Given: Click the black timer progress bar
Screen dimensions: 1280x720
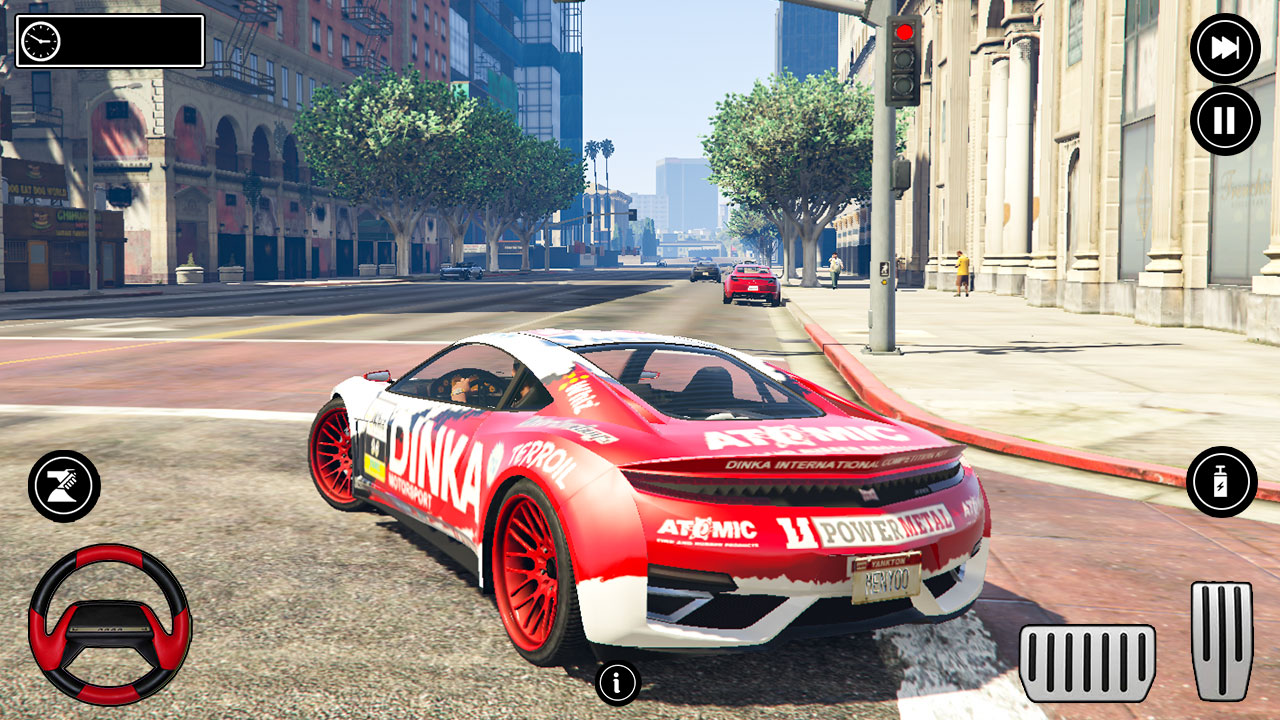Looking at the screenshot, I should (x=130, y=41).
